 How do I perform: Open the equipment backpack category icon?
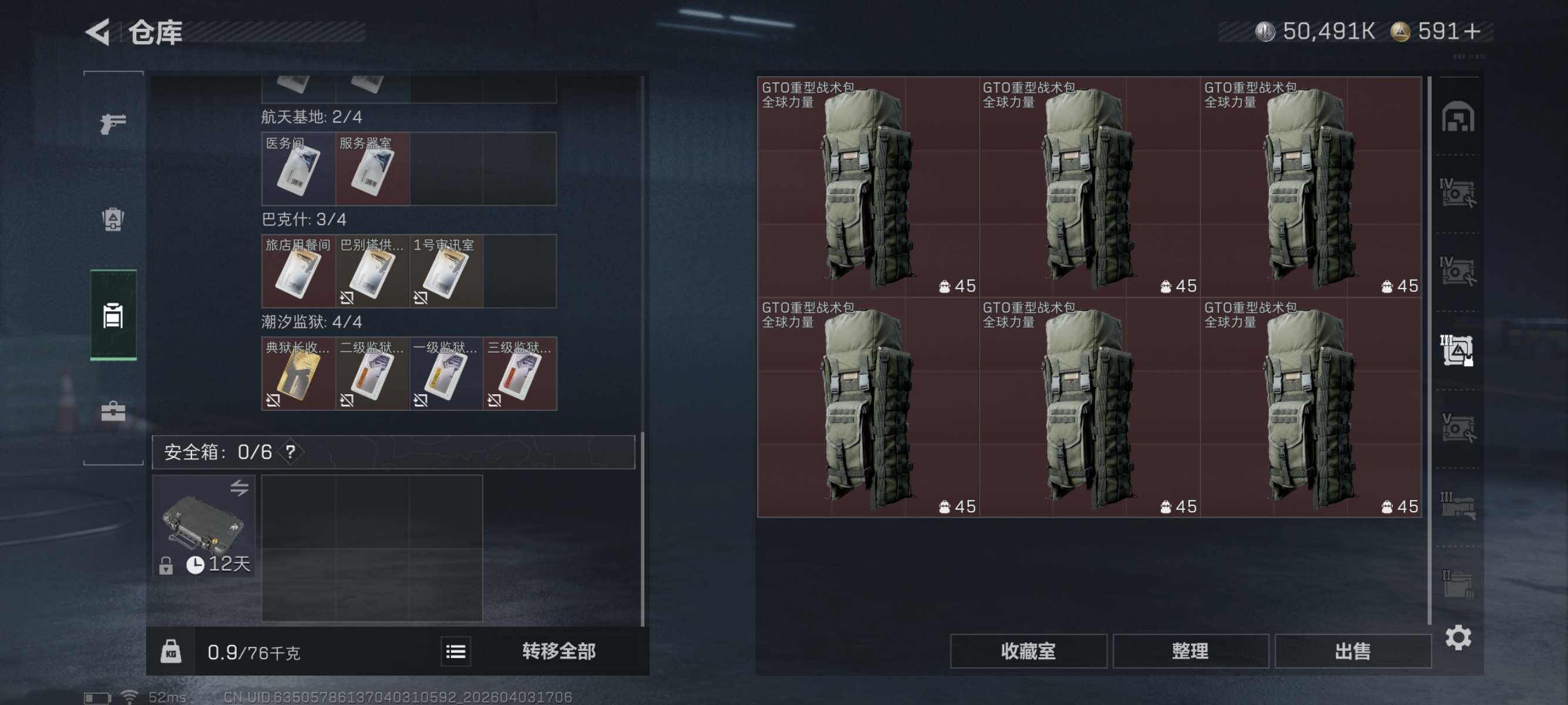(x=112, y=219)
